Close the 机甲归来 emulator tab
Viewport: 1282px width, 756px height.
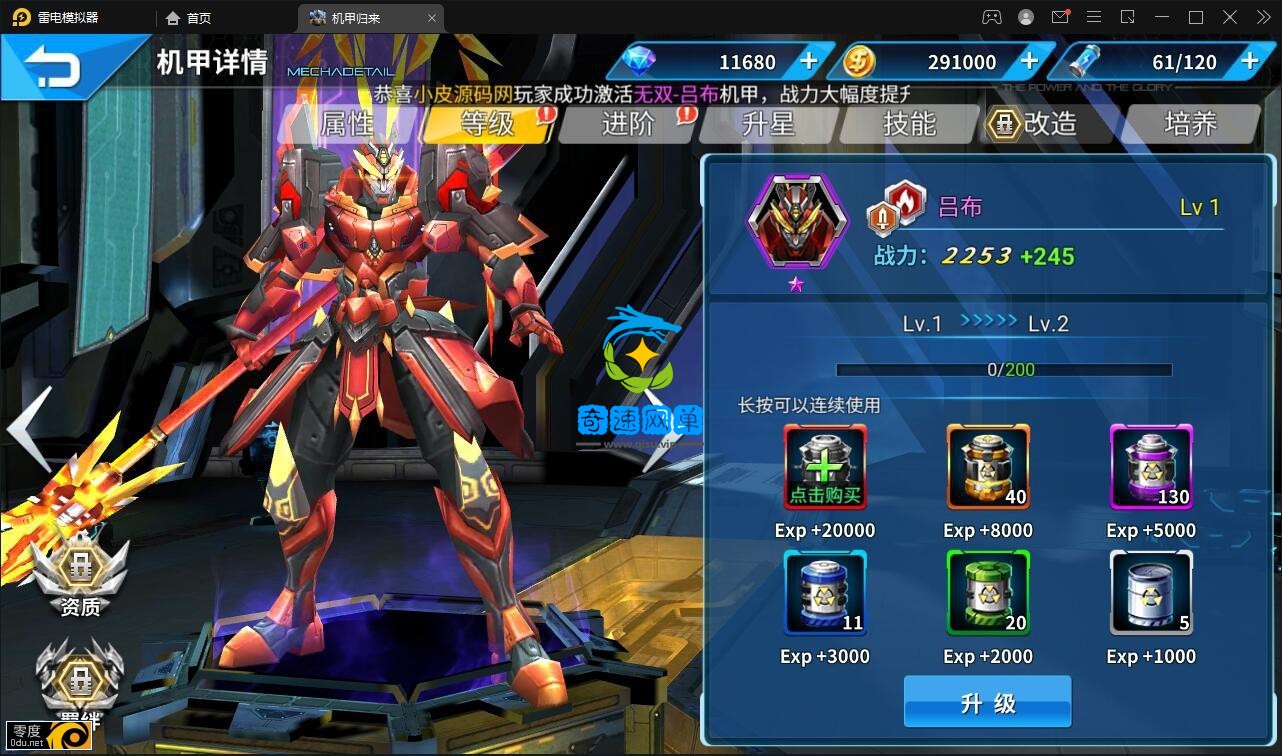pos(432,18)
